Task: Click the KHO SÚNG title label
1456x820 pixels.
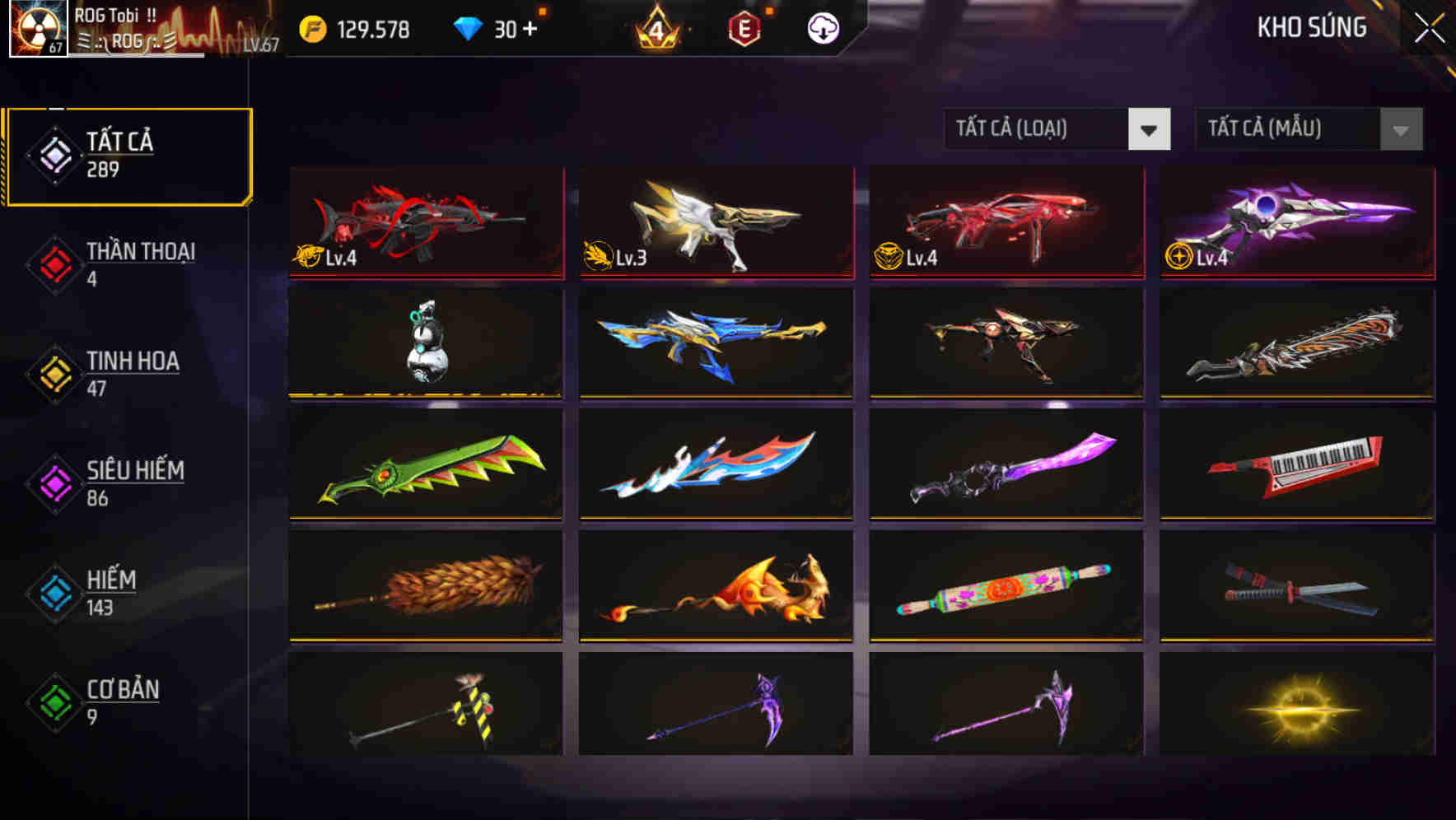Action: click(1311, 29)
